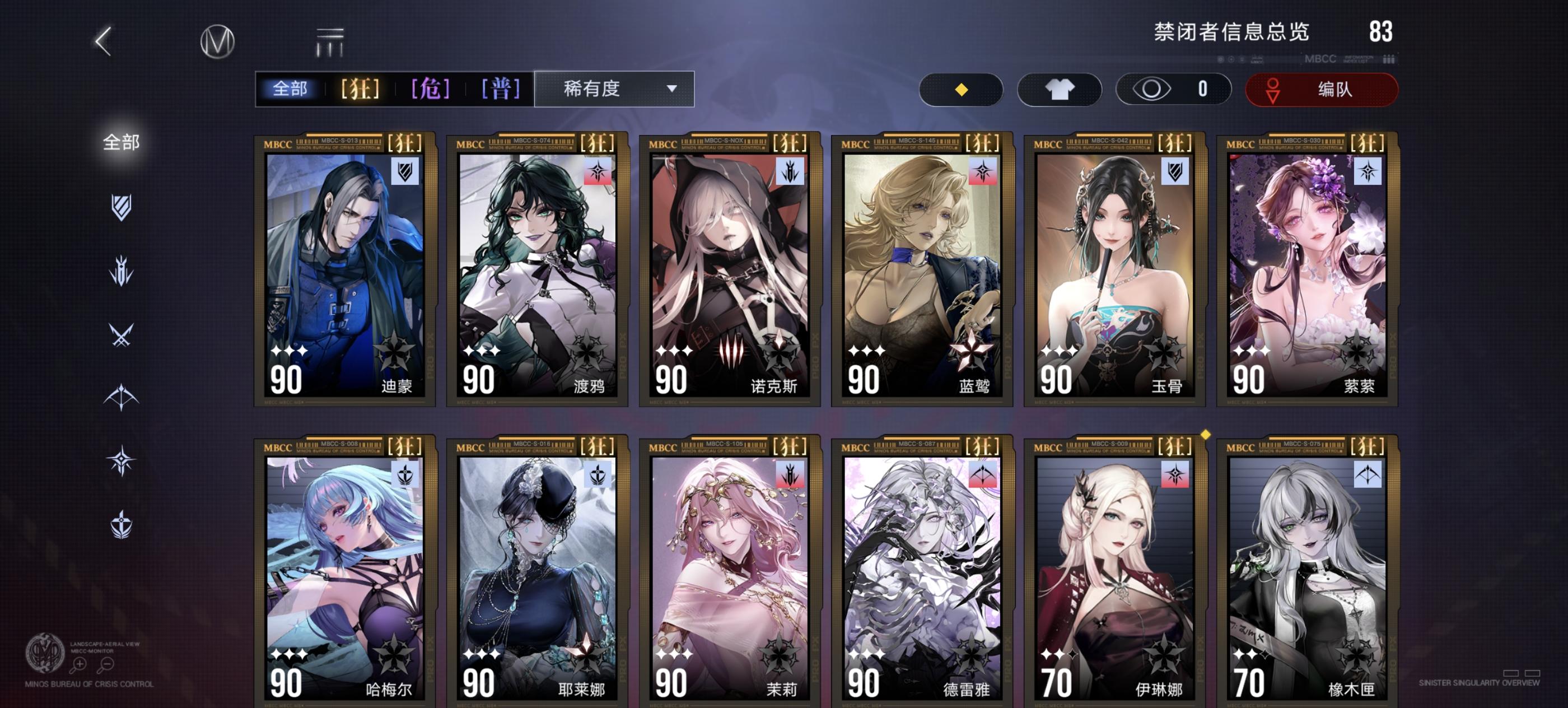Screen dimensions: 1568x708
Task: Toggle the shirt outfit display button
Action: coord(1059,89)
